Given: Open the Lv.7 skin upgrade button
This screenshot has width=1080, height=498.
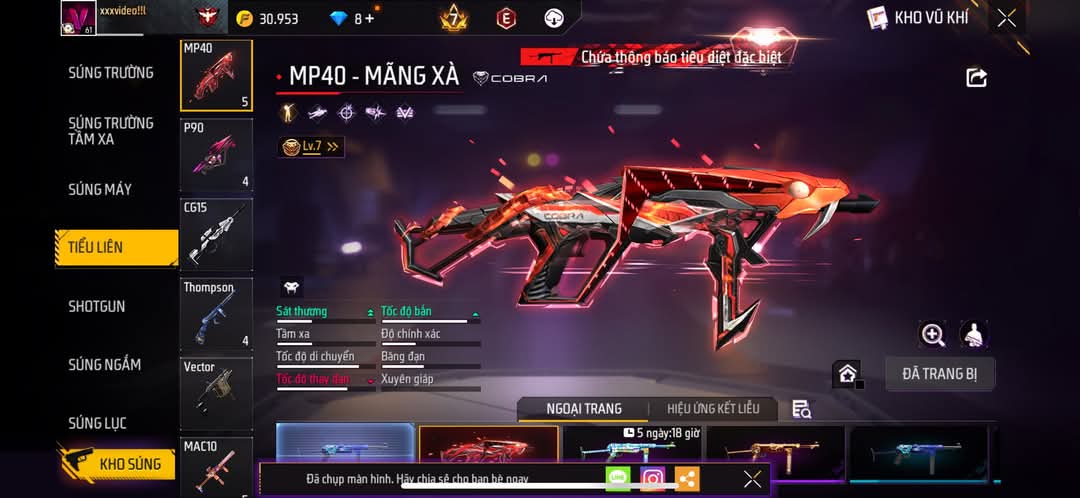Looking at the screenshot, I should (x=311, y=147).
